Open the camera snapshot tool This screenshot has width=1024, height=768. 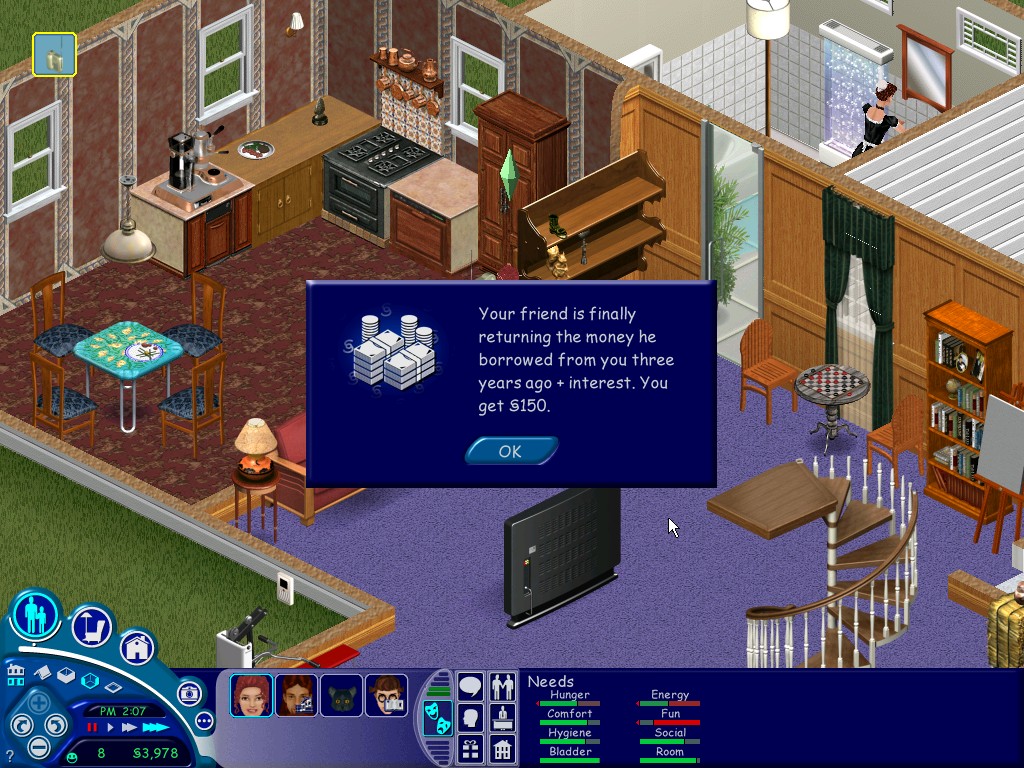[188, 693]
